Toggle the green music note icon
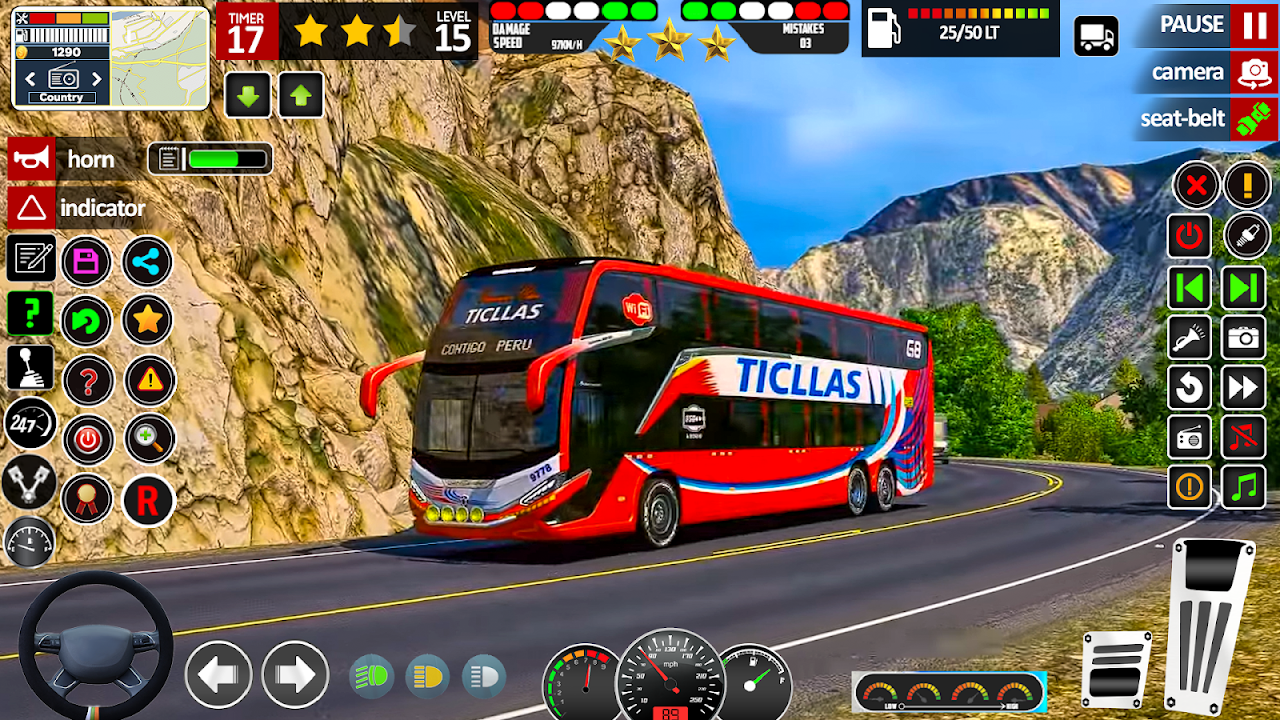This screenshot has height=720, width=1280. click(1243, 487)
